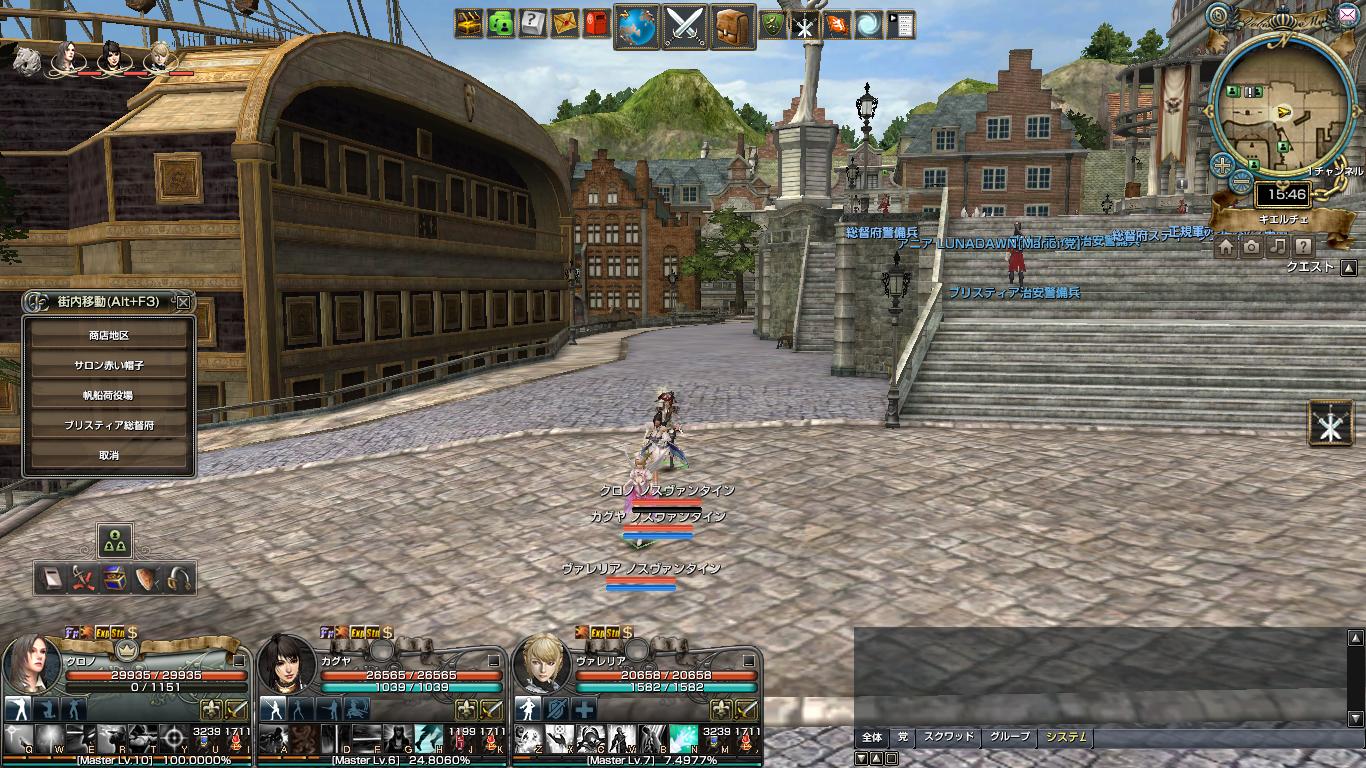The image size is (1366, 768).
Task: Click the red mailbox icon
Action: pyautogui.click(x=597, y=24)
